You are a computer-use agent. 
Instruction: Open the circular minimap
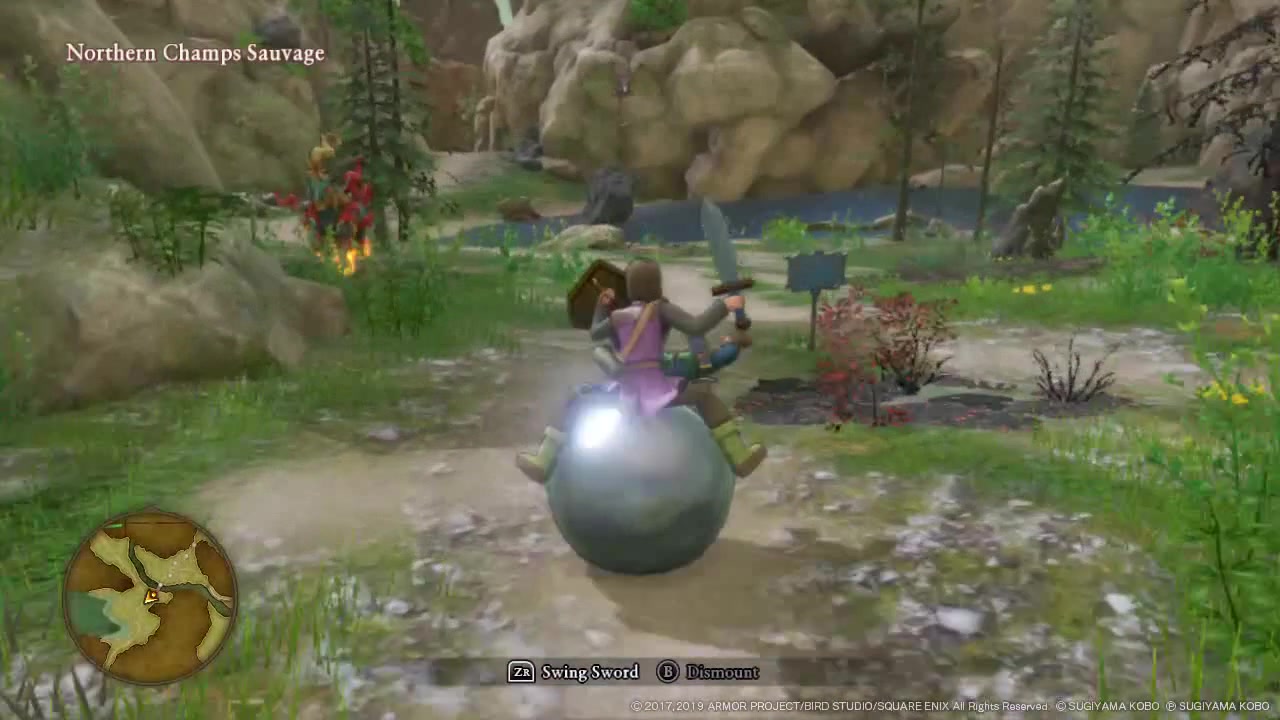(x=150, y=597)
